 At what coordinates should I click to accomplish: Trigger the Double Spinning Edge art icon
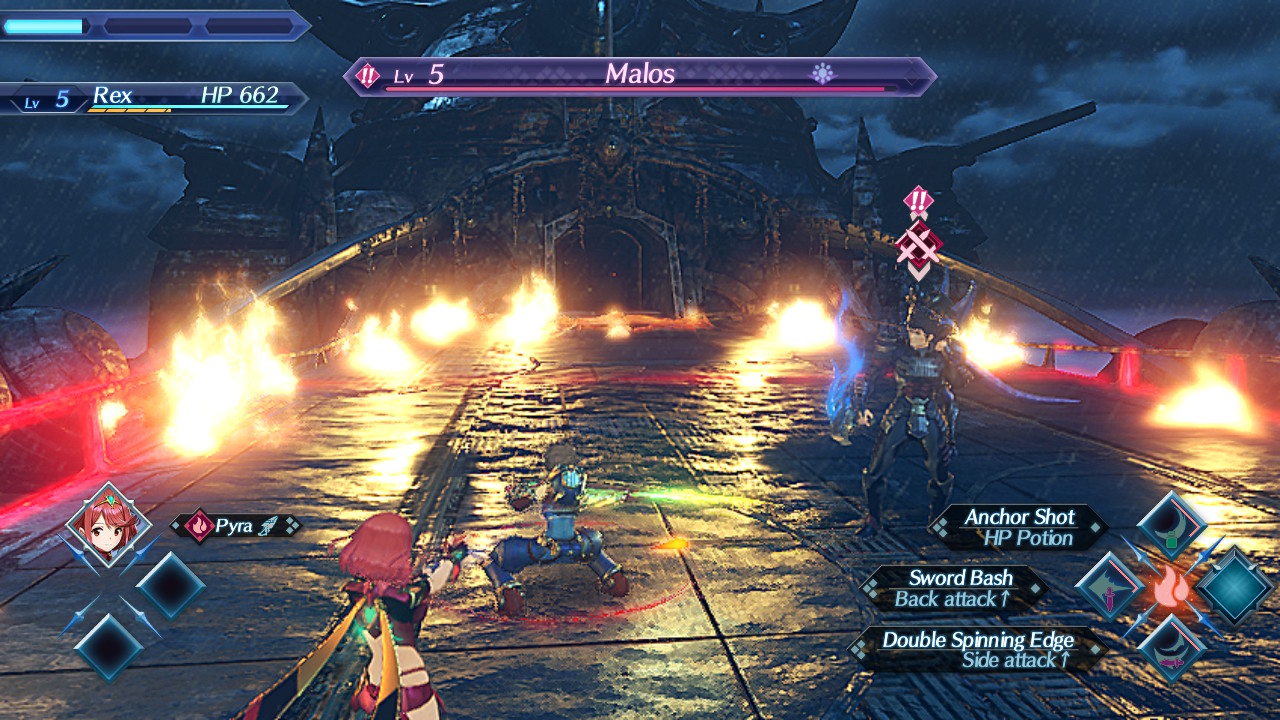tap(1171, 648)
